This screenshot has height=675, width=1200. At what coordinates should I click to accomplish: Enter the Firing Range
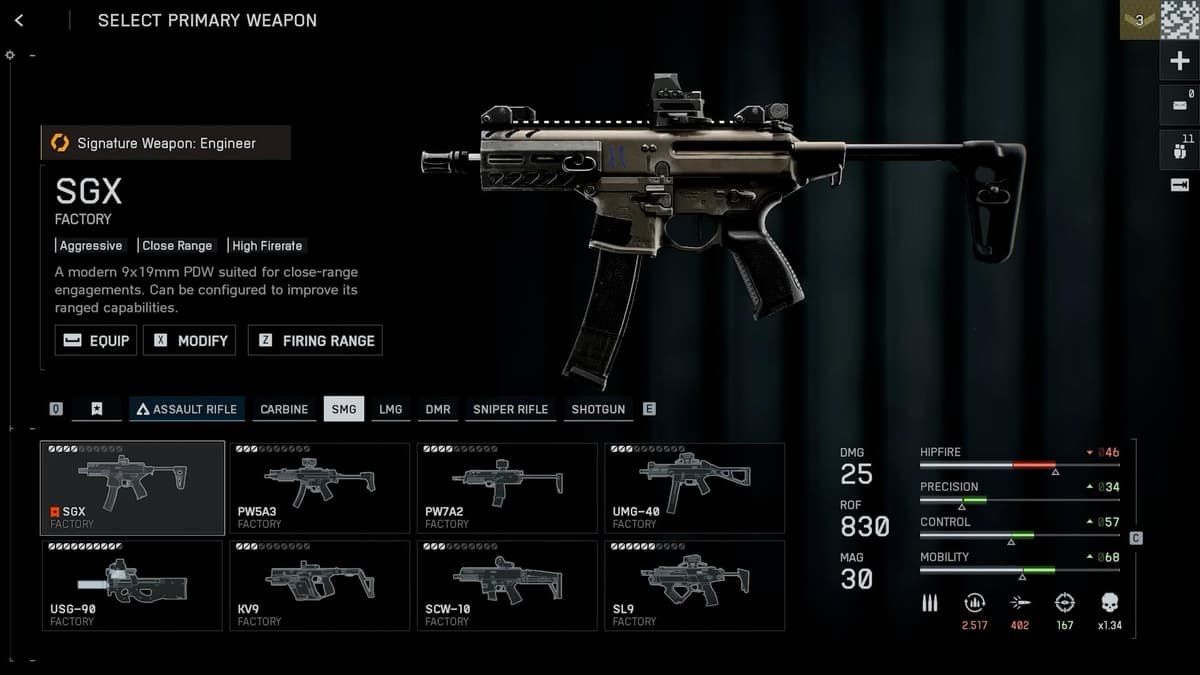pyautogui.click(x=315, y=340)
